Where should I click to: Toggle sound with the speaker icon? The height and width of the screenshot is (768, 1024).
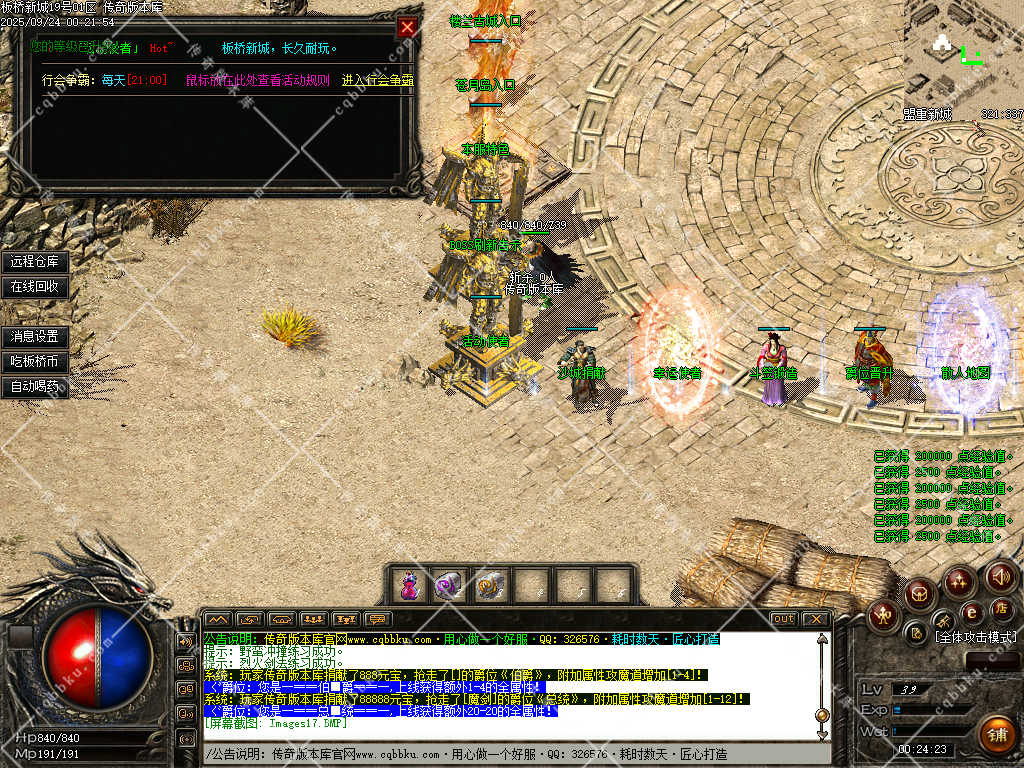coord(1001,576)
